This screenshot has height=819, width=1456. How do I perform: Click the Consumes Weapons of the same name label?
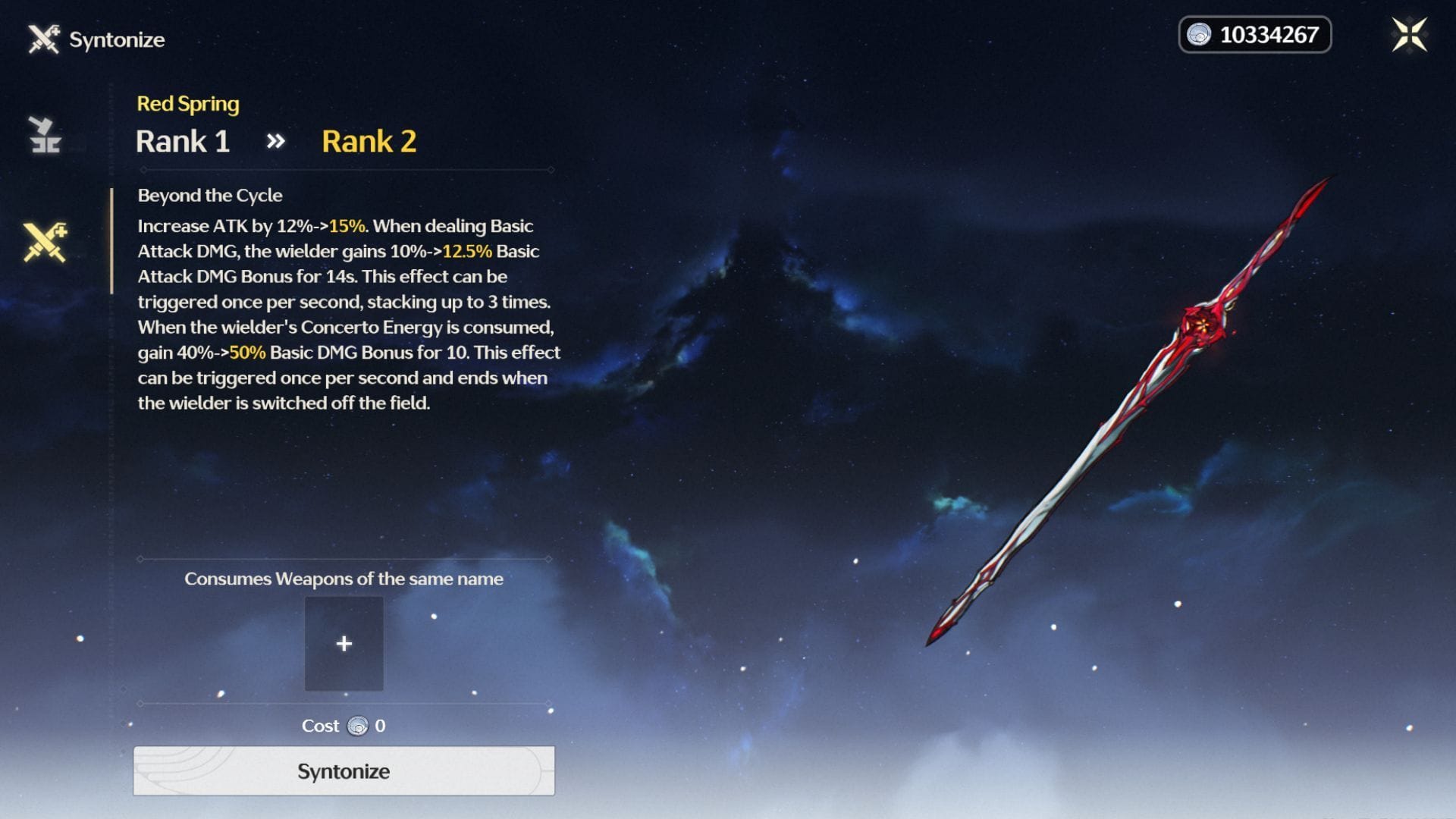click(344, 579)
